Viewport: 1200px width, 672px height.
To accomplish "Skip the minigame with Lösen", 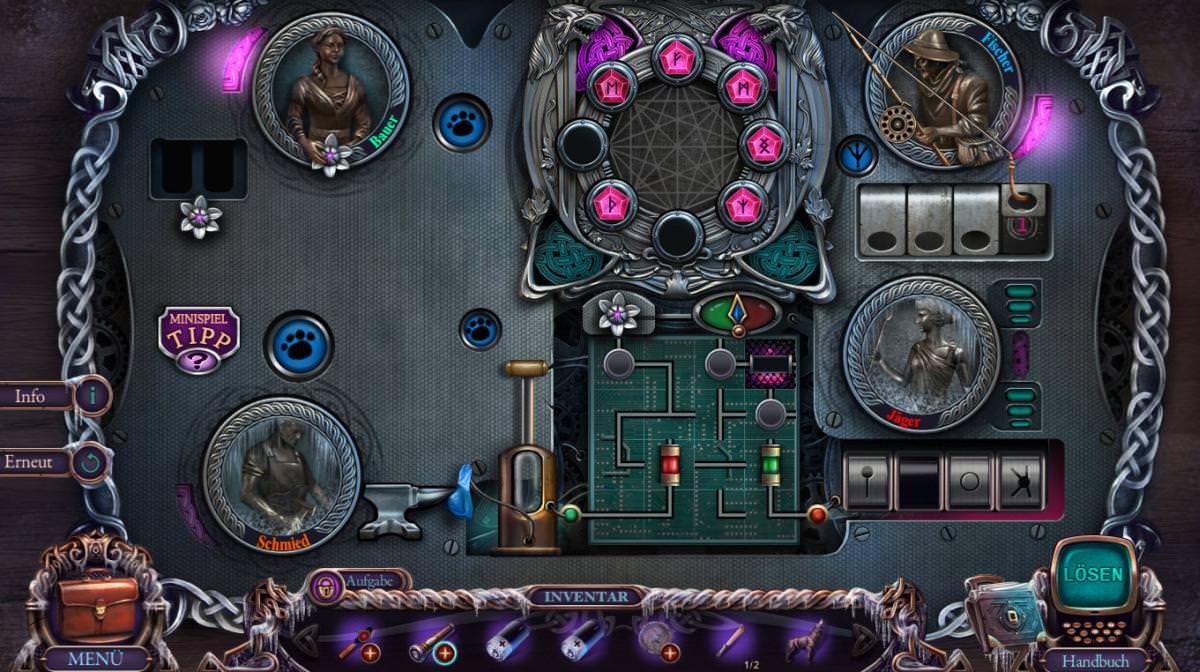I will tap(1092, 575).
